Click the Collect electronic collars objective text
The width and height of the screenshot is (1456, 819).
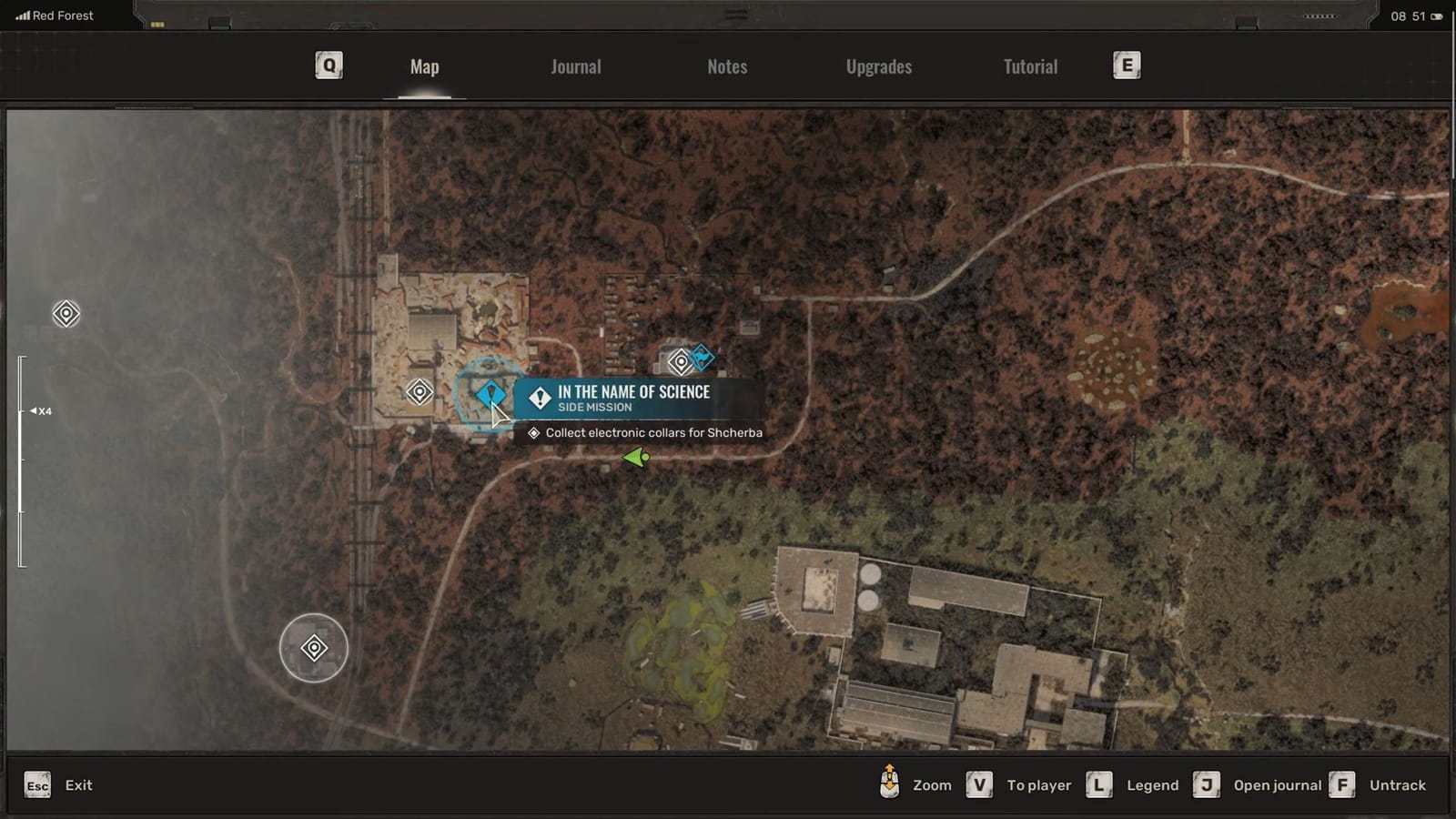[x=652, y=432]
